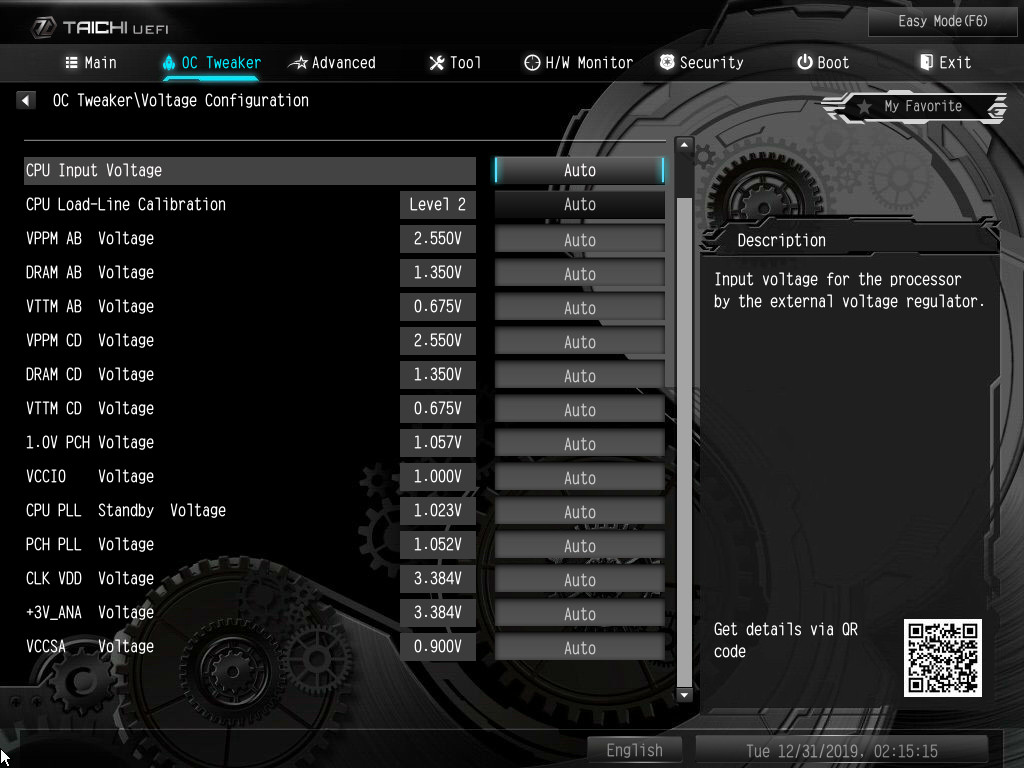This screenshot has height=768, width=1024.
Task: Click the back arrow beside the breadcrumb
Action: click(26, 100)
